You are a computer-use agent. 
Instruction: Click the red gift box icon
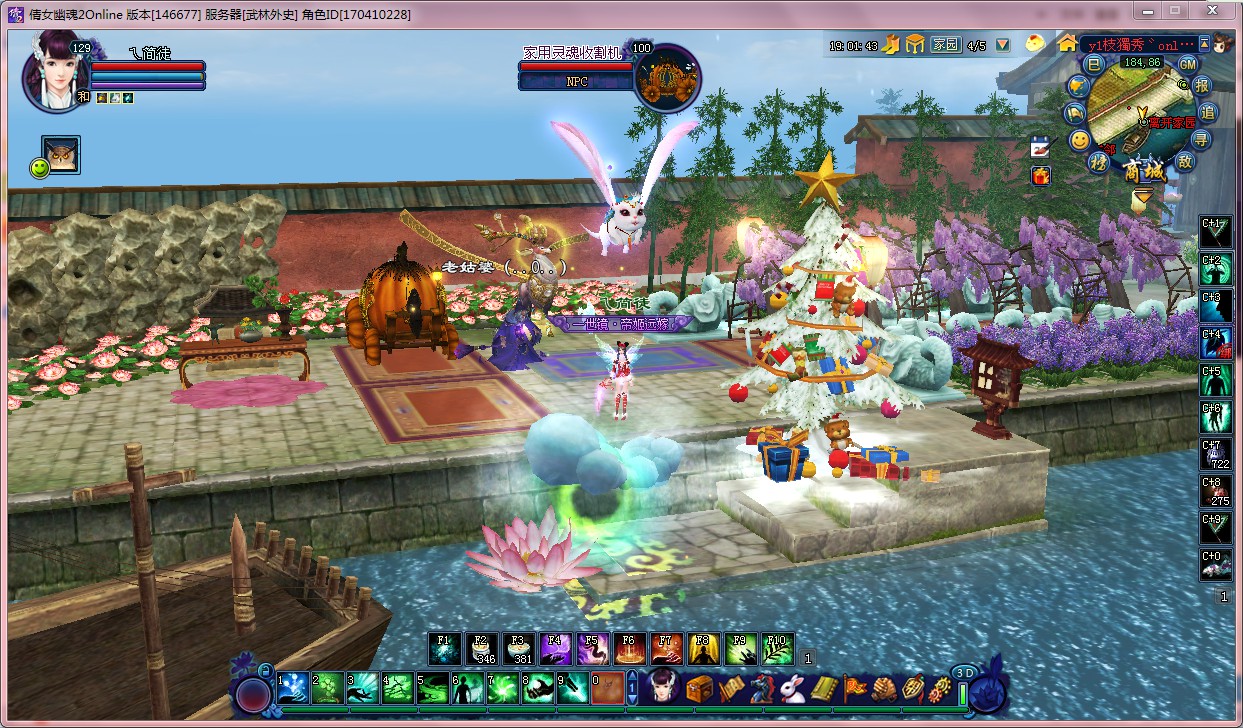point(1041,175)
